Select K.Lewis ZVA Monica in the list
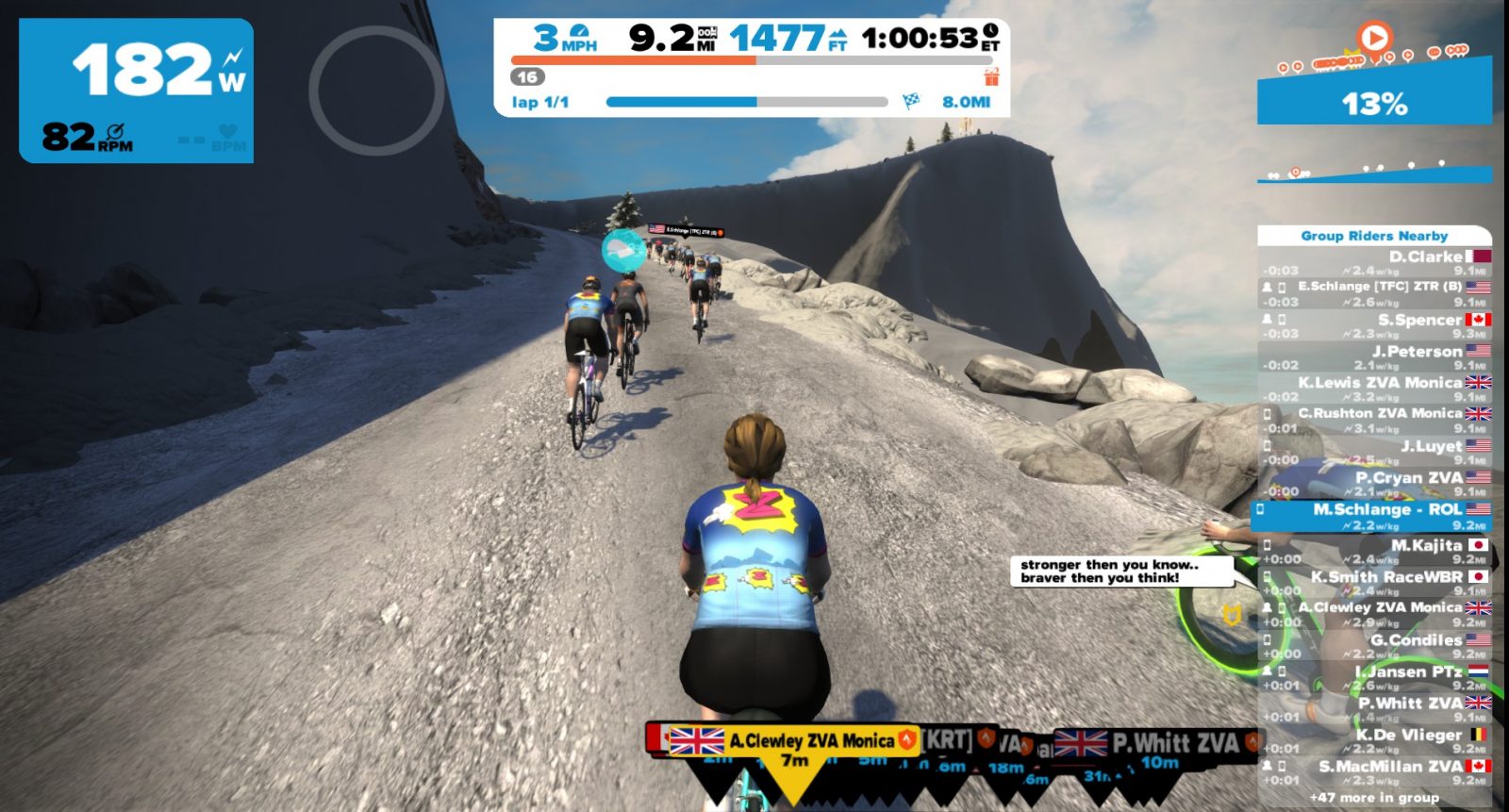The height and width of the screenshot is (812, 1509). 1375,389
